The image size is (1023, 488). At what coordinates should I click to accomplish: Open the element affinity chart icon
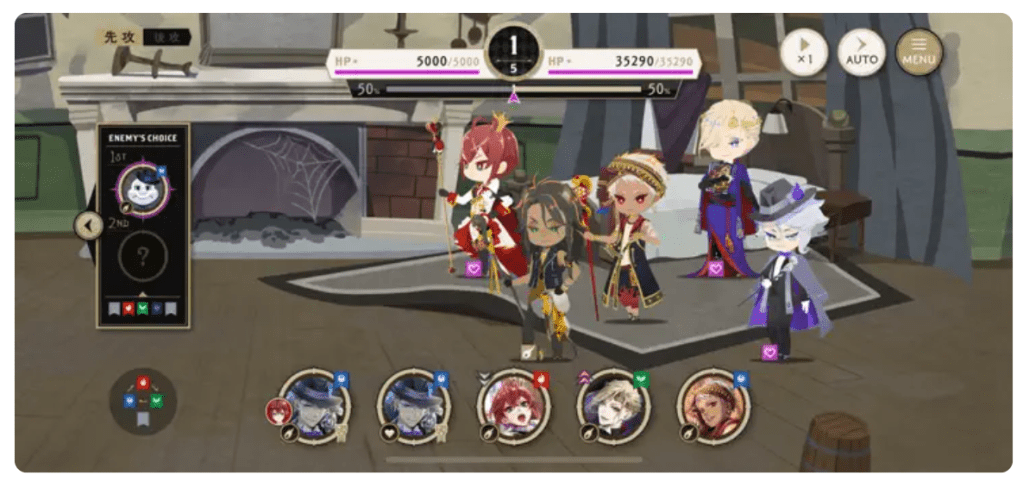point(142,400)
